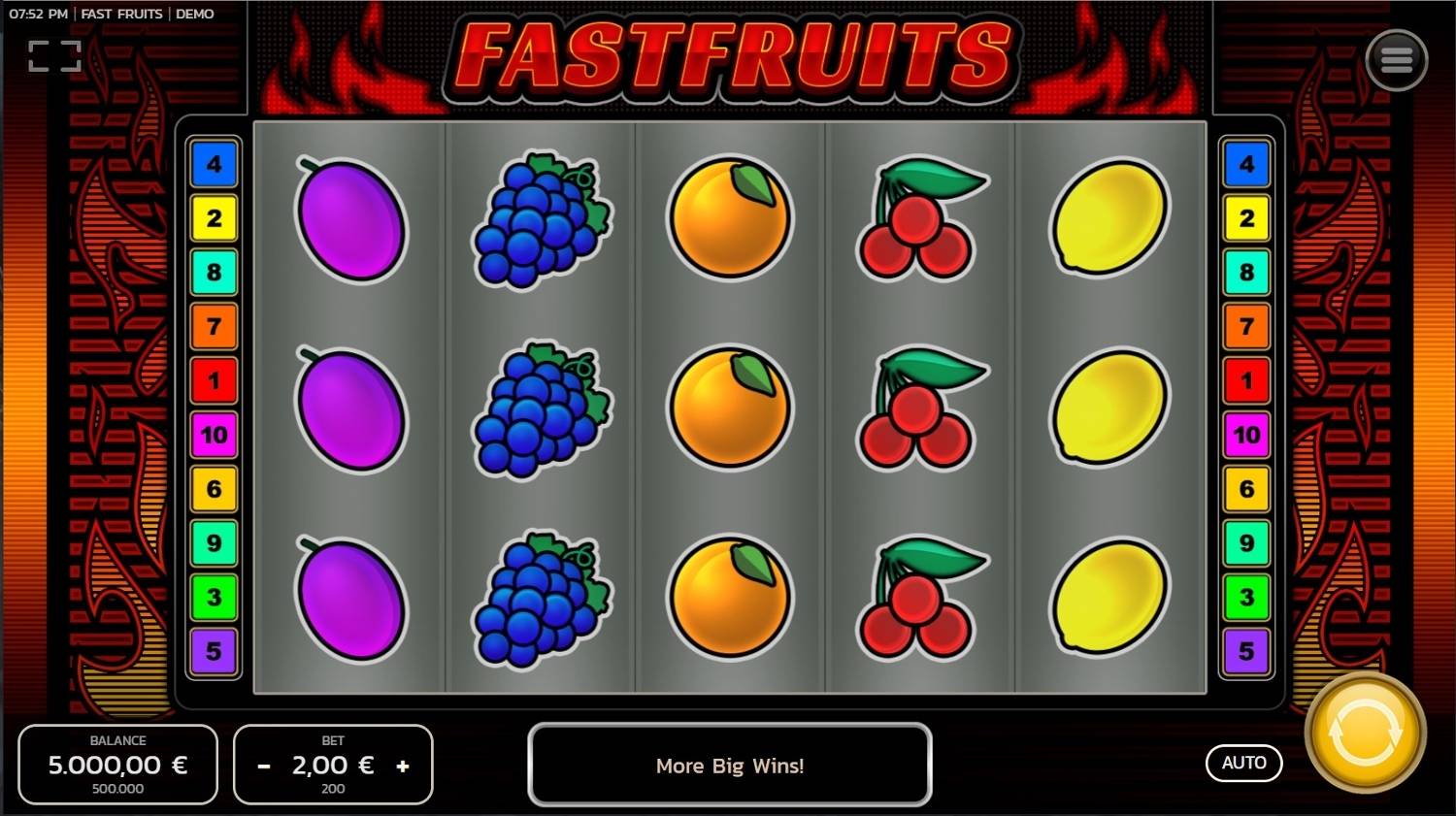Open the bet value display

[333, 766]
